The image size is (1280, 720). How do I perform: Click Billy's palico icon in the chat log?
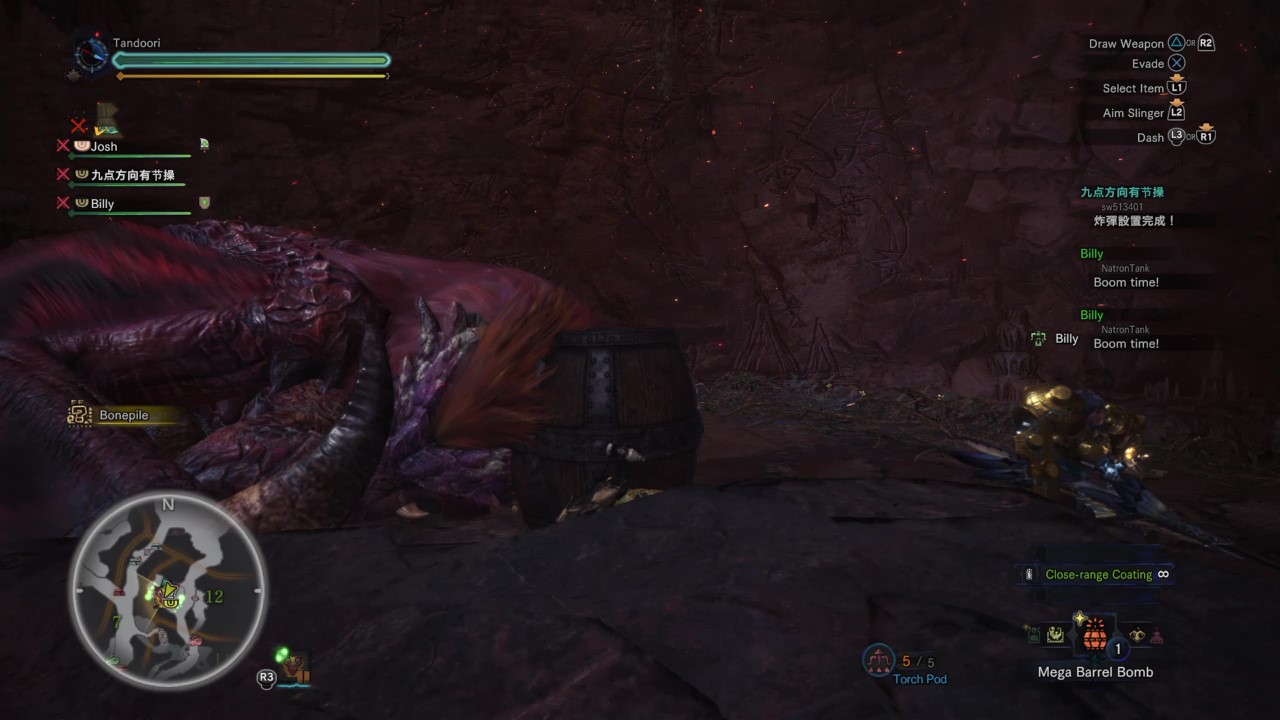[x=1038, y=339]
